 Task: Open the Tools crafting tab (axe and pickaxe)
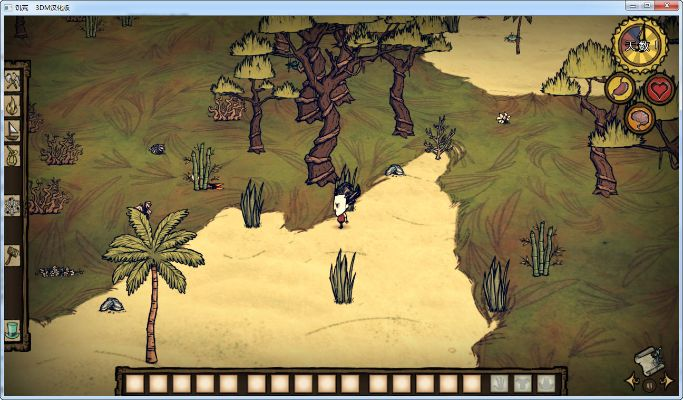[13, 81]
